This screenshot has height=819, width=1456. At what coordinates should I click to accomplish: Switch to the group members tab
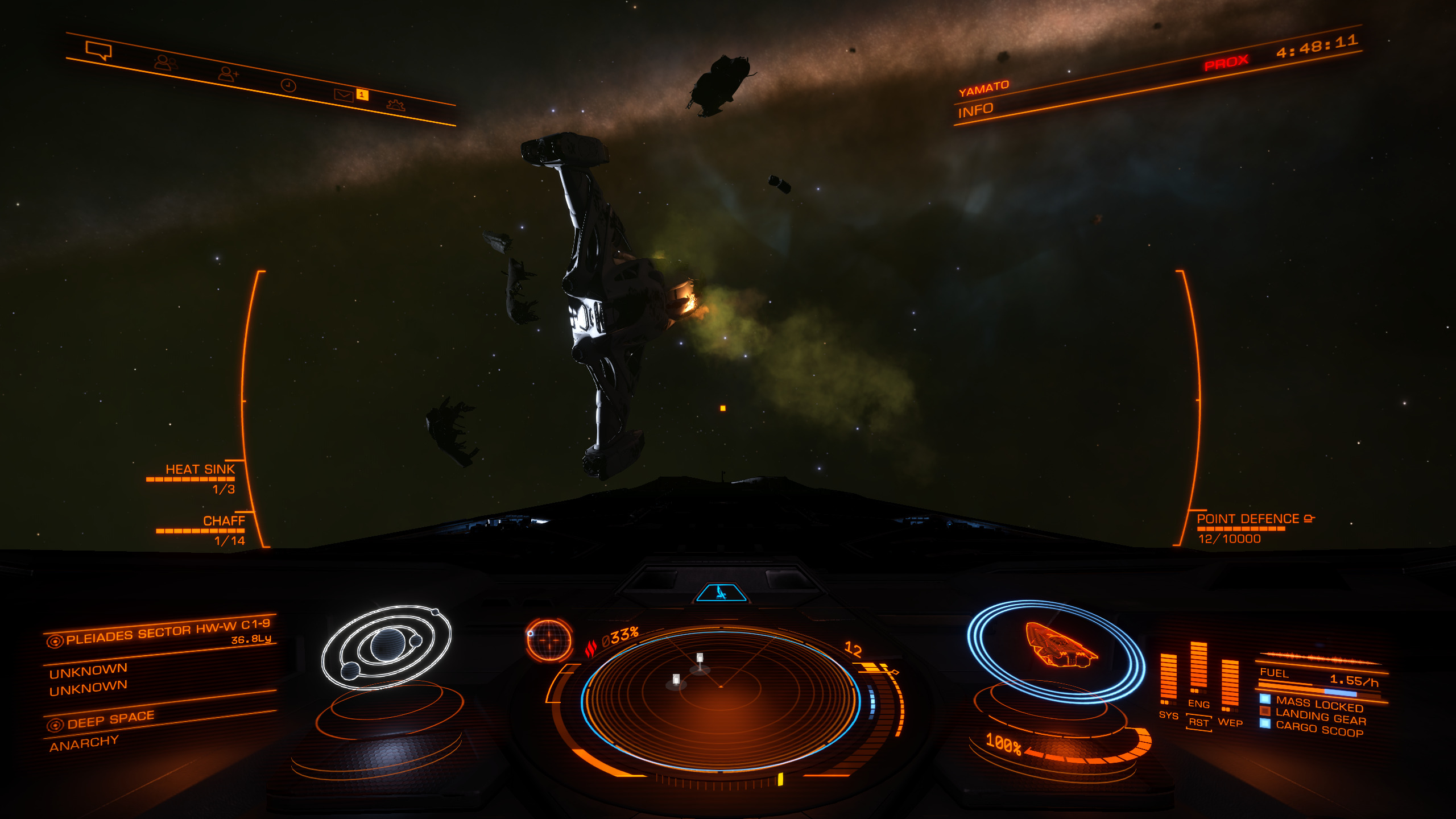coord(166,62)
